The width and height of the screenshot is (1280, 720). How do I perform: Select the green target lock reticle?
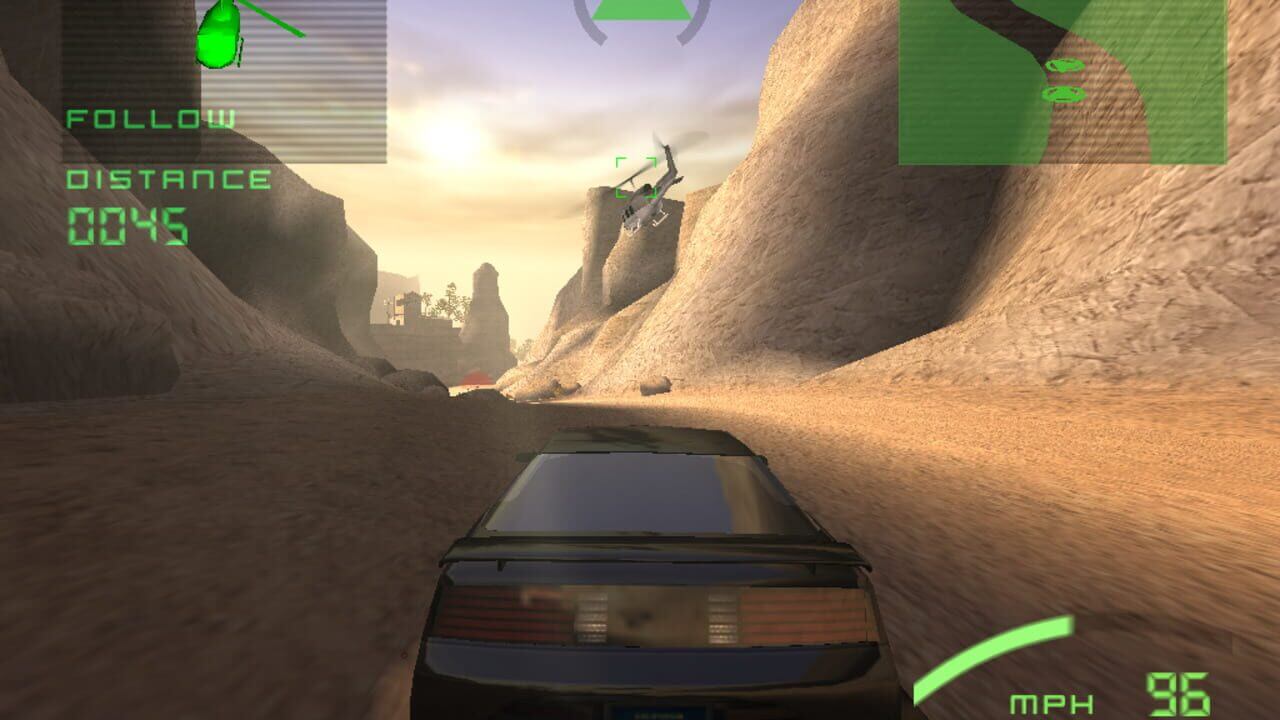[637, 177]
